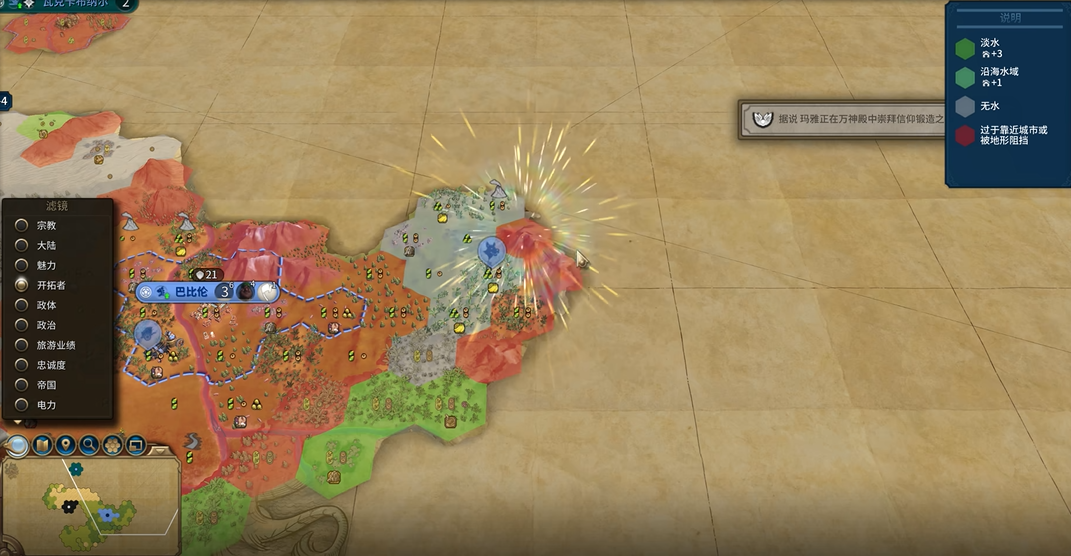This screenshot has height=556, width=1071.
Task: Toggle the hex grid honeycomb button
Action: coord(113,444)
